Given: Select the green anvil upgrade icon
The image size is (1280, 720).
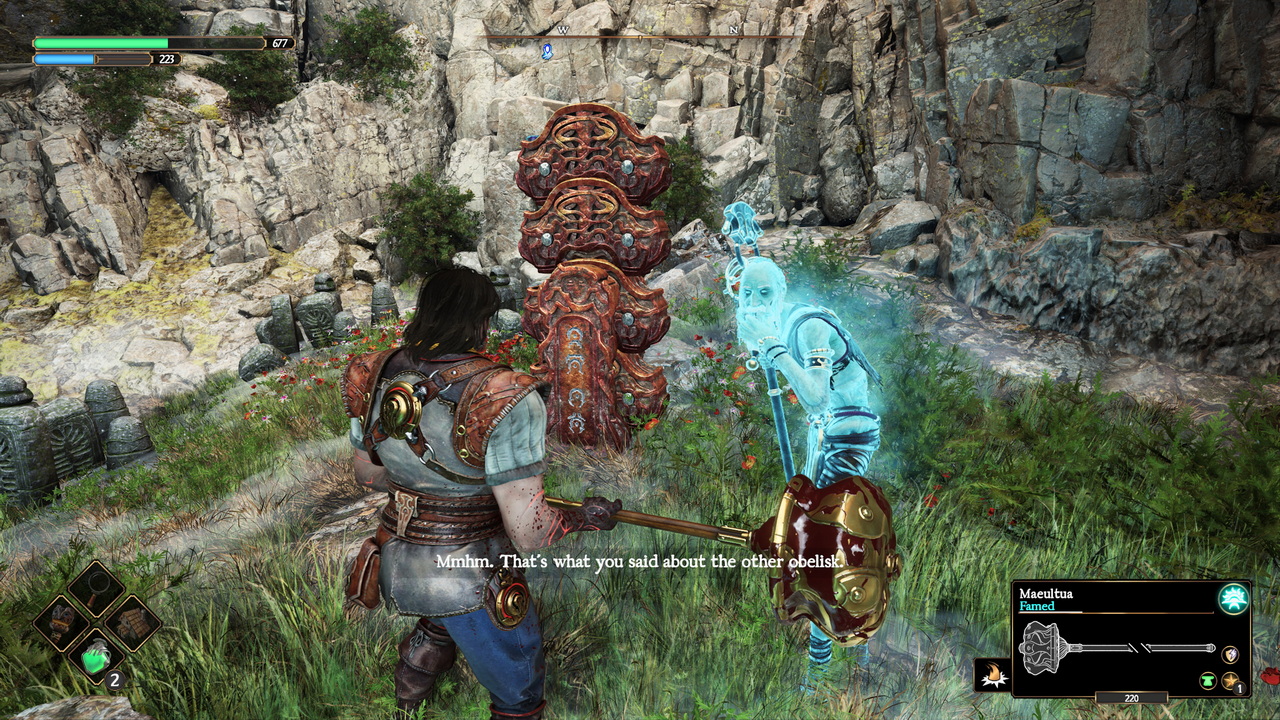Looking at the screenshot, I should 1208,681.
